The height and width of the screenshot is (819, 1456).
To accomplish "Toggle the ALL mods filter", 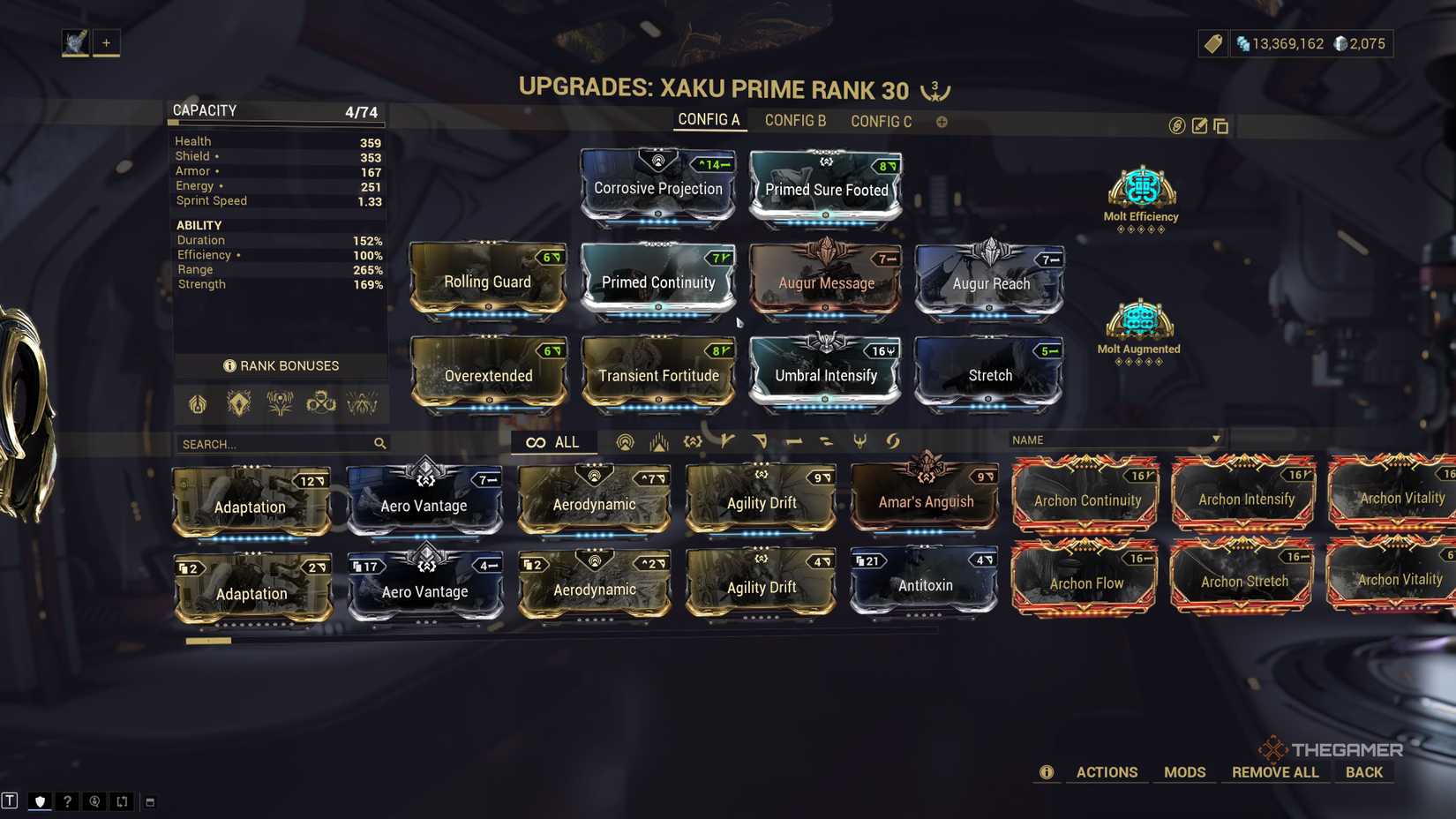I will pyautogui.click(x=554, y=441).
